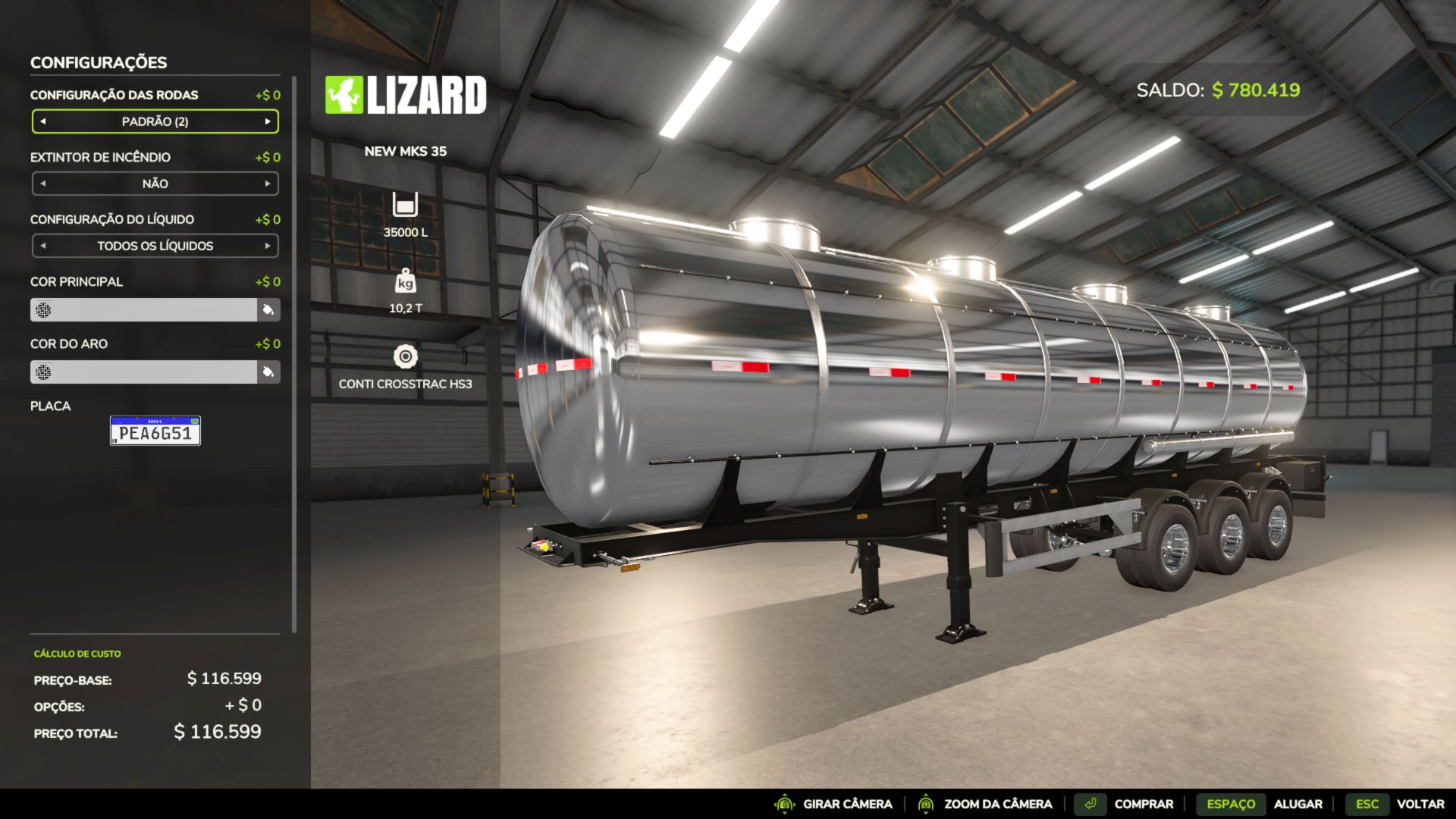The height and width of the screenshot is (819, 1456).
Task: Open the Cor do Aro color picker
Action: coord(268,372)
